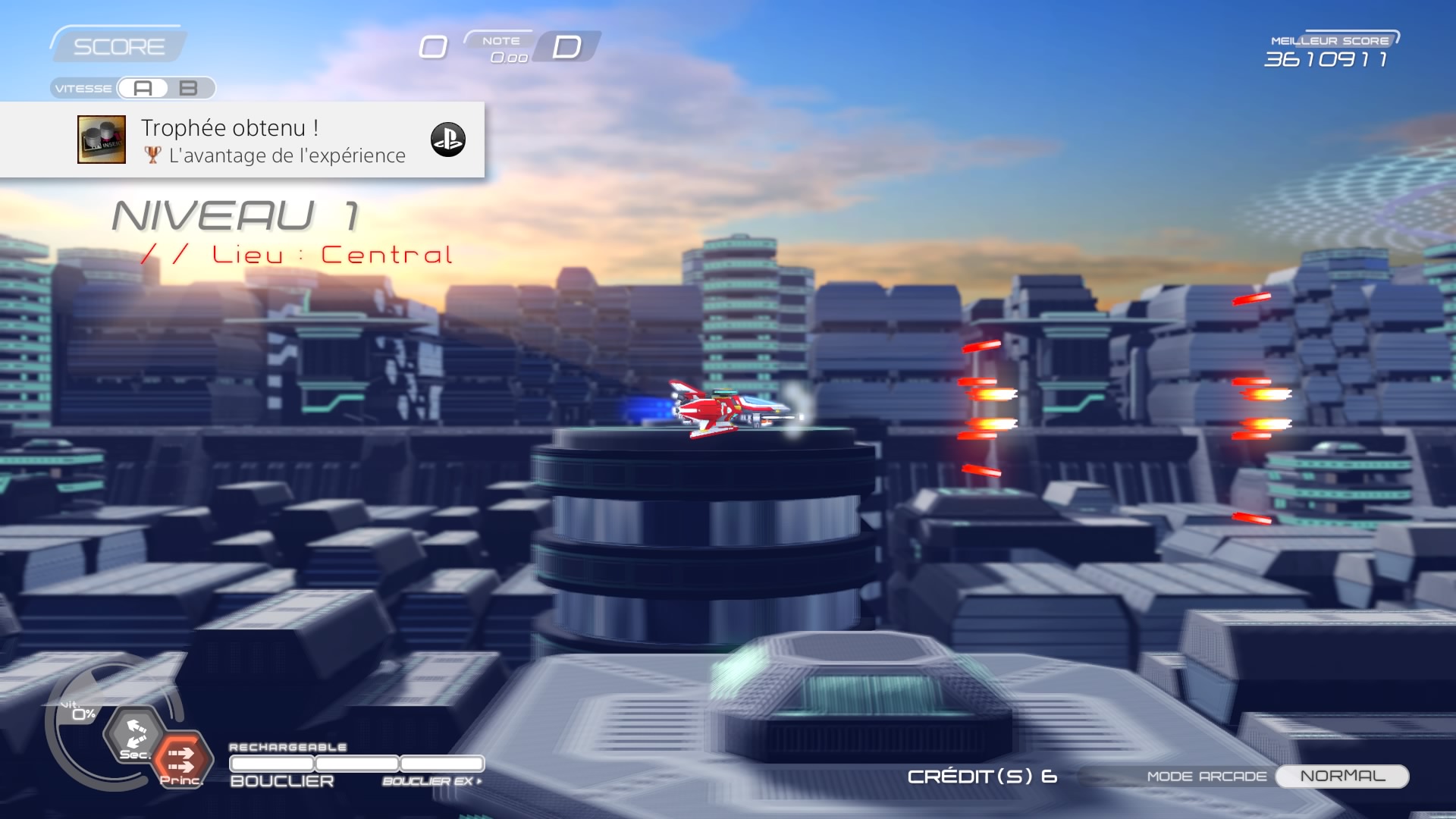Select speed setting A
Viewport: 1456px width, 819px height.
[x=143, y=89]
